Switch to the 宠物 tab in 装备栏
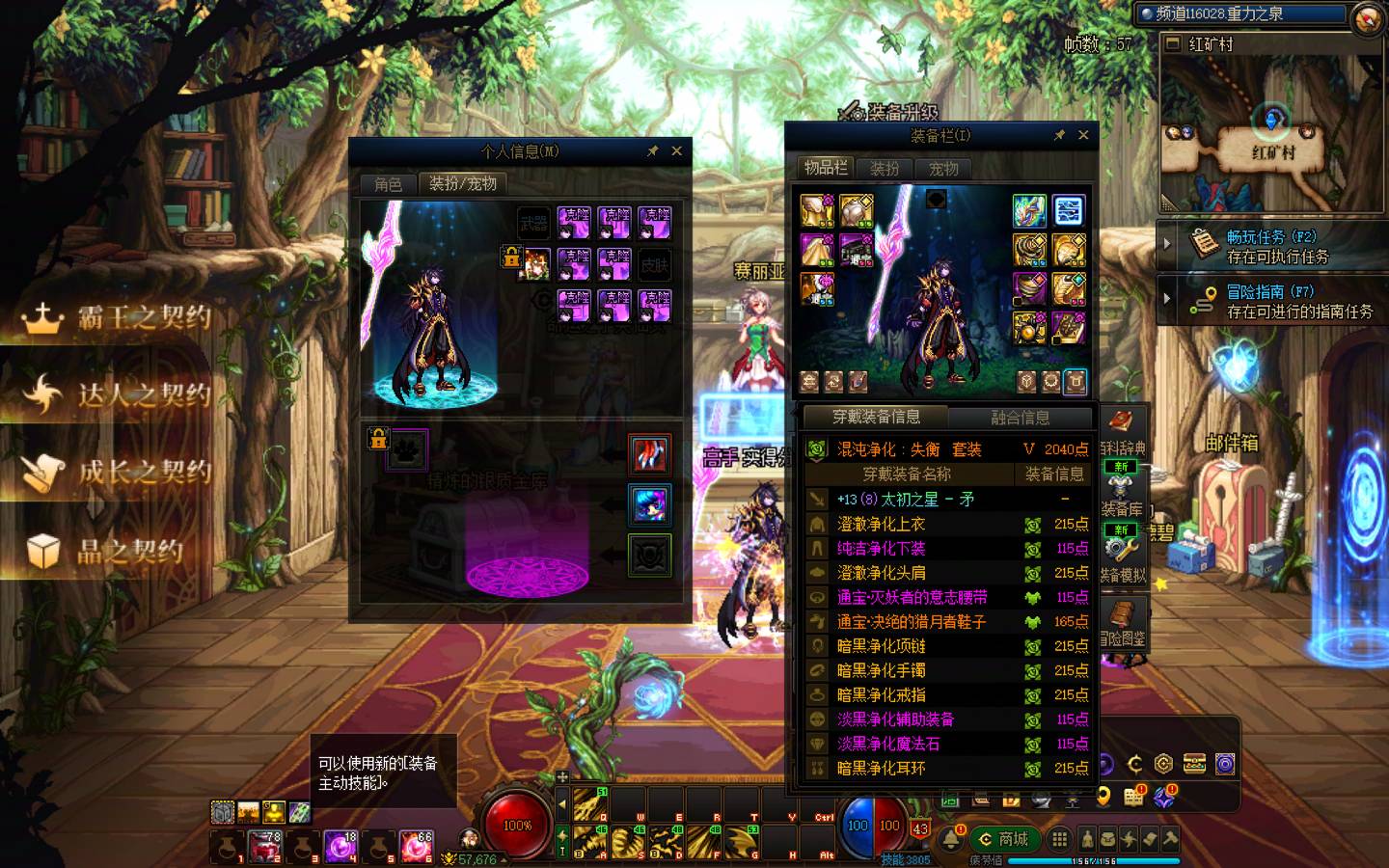 pos(943,168)
